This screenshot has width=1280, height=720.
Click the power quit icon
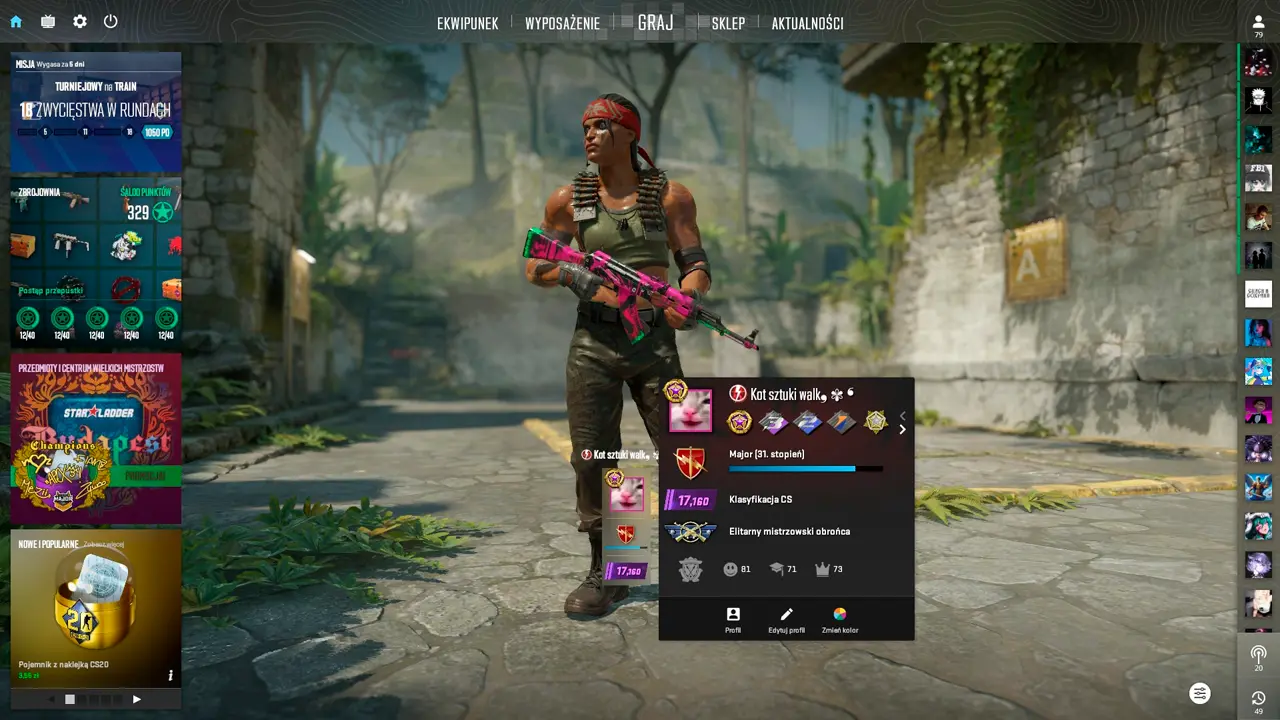click(x=111, y=21)
